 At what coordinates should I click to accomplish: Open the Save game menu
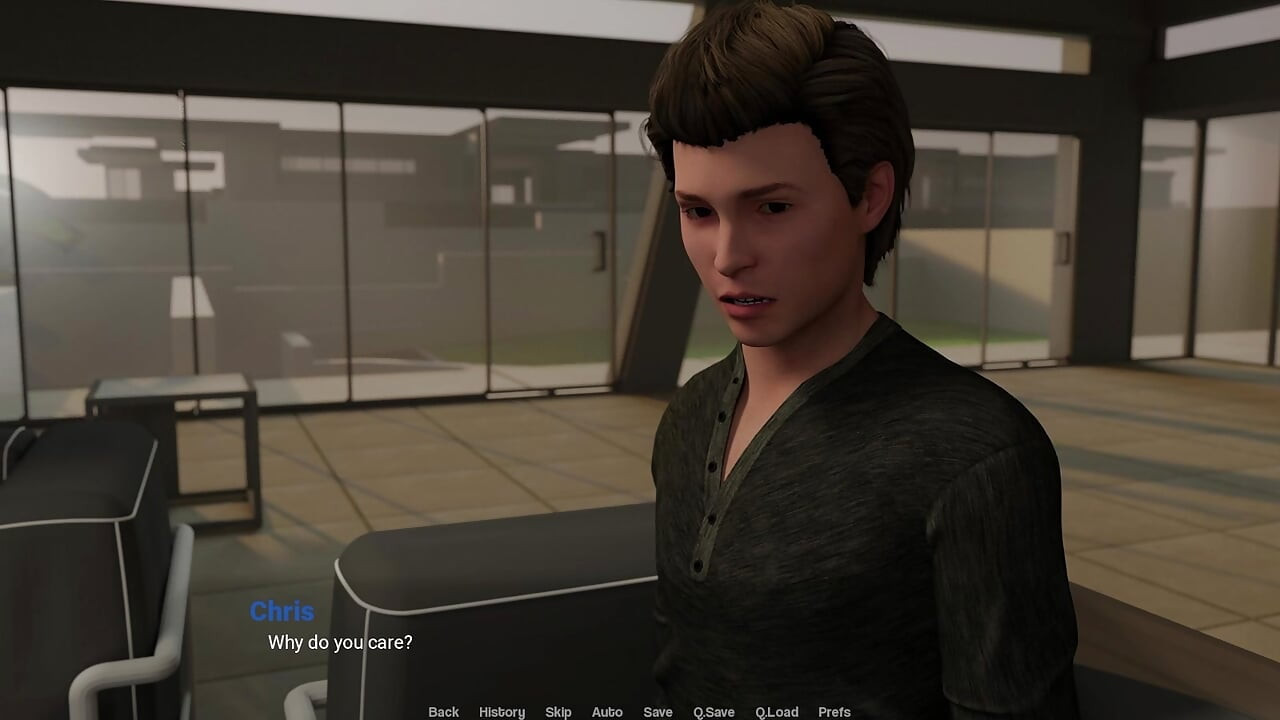pyautogui.click(x=657, y=712)
